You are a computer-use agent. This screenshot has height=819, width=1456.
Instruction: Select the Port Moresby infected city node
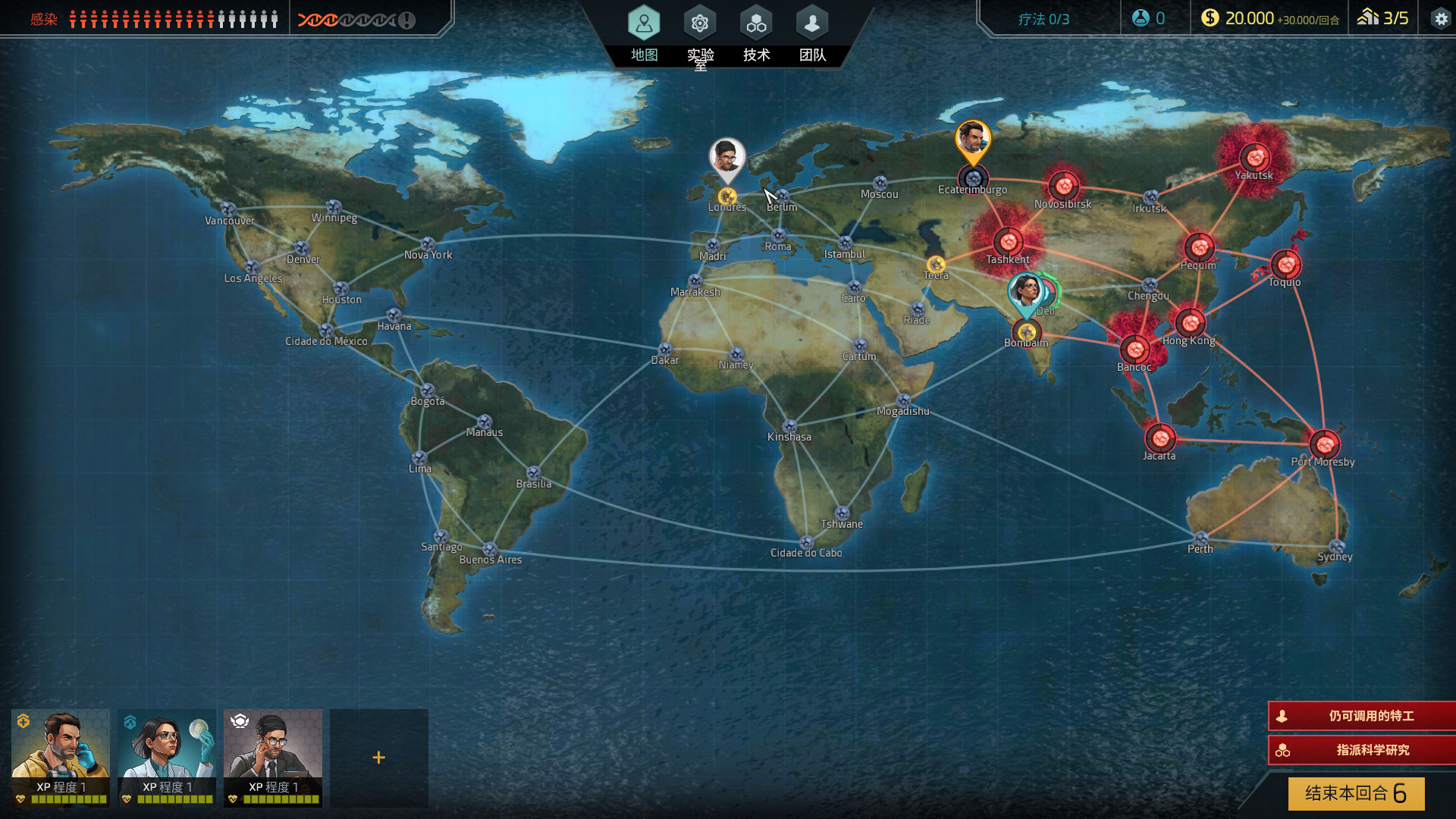point(1324,444)
